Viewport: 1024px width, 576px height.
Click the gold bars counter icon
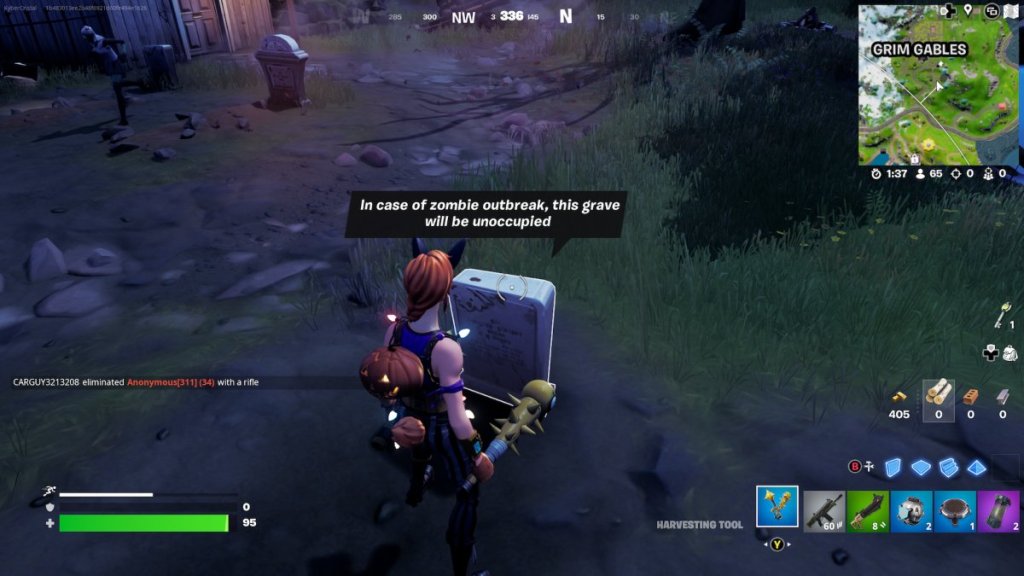pos(899,396)
